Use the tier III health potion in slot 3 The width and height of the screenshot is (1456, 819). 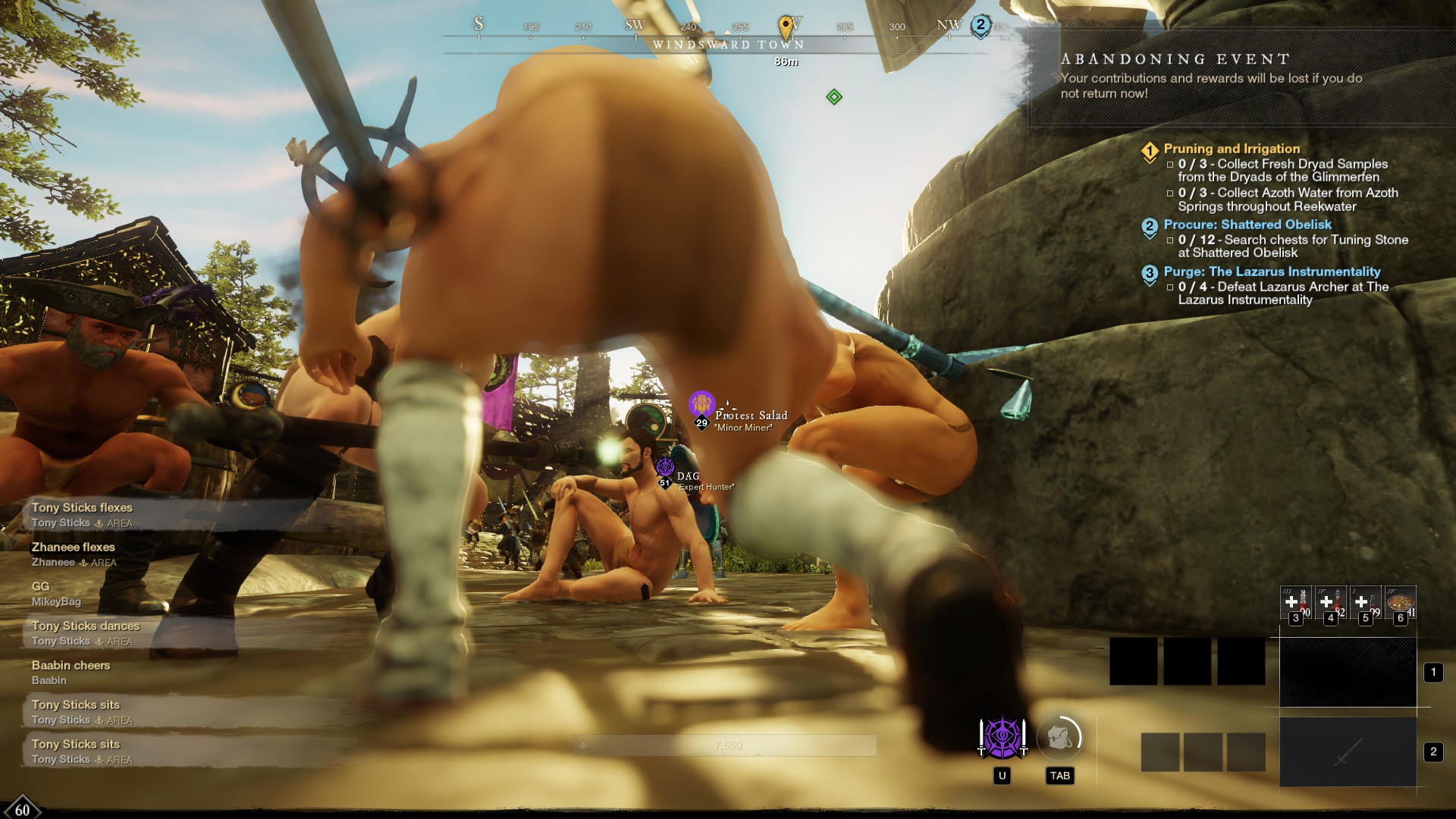(x=1295, y=604)
